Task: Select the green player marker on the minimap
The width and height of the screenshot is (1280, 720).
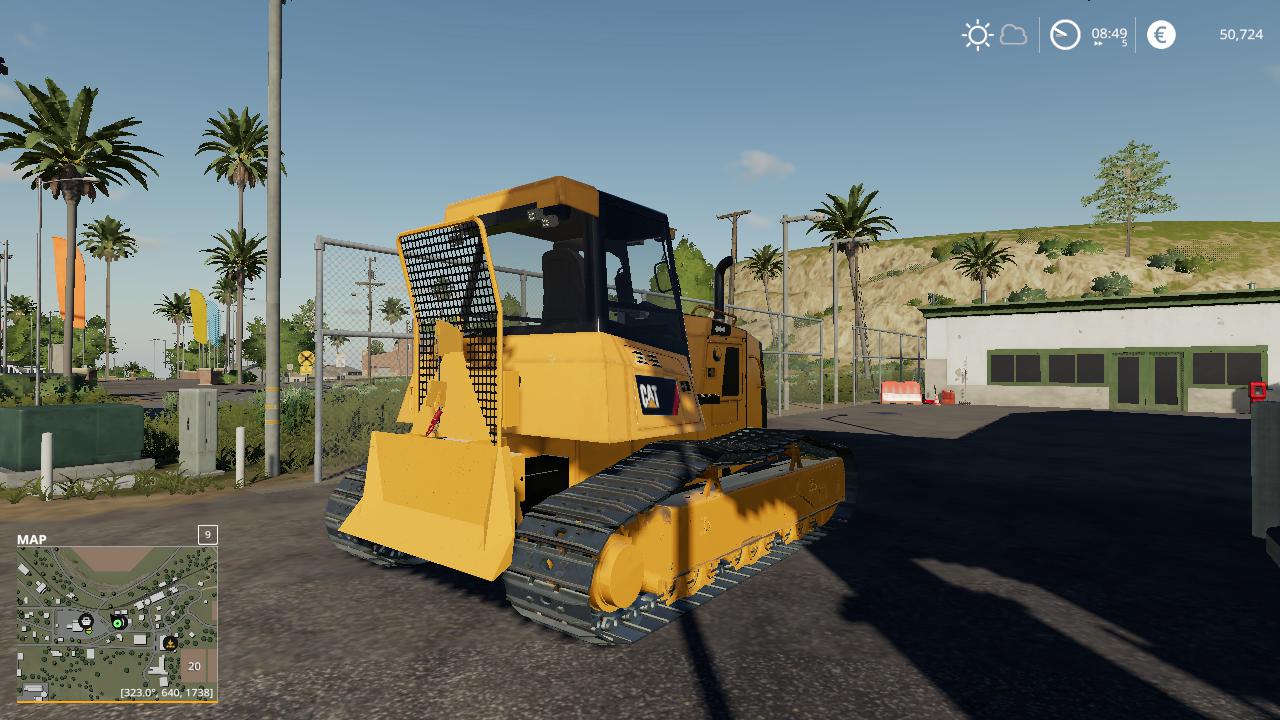Action: point(117,623)
